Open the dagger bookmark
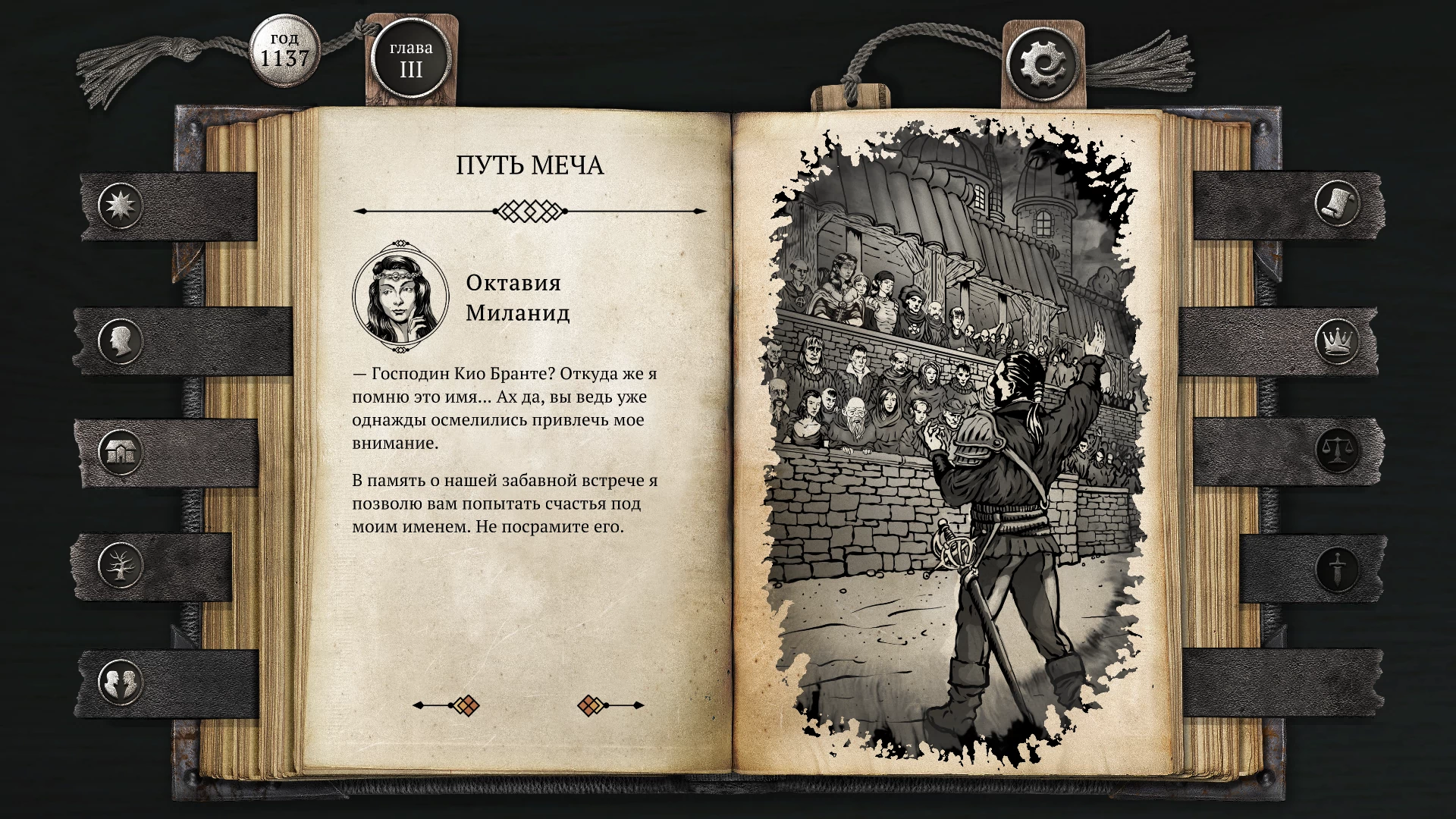Viewport: 1456px width, 819px height. pyautogui.click(x=1337, y=567)
